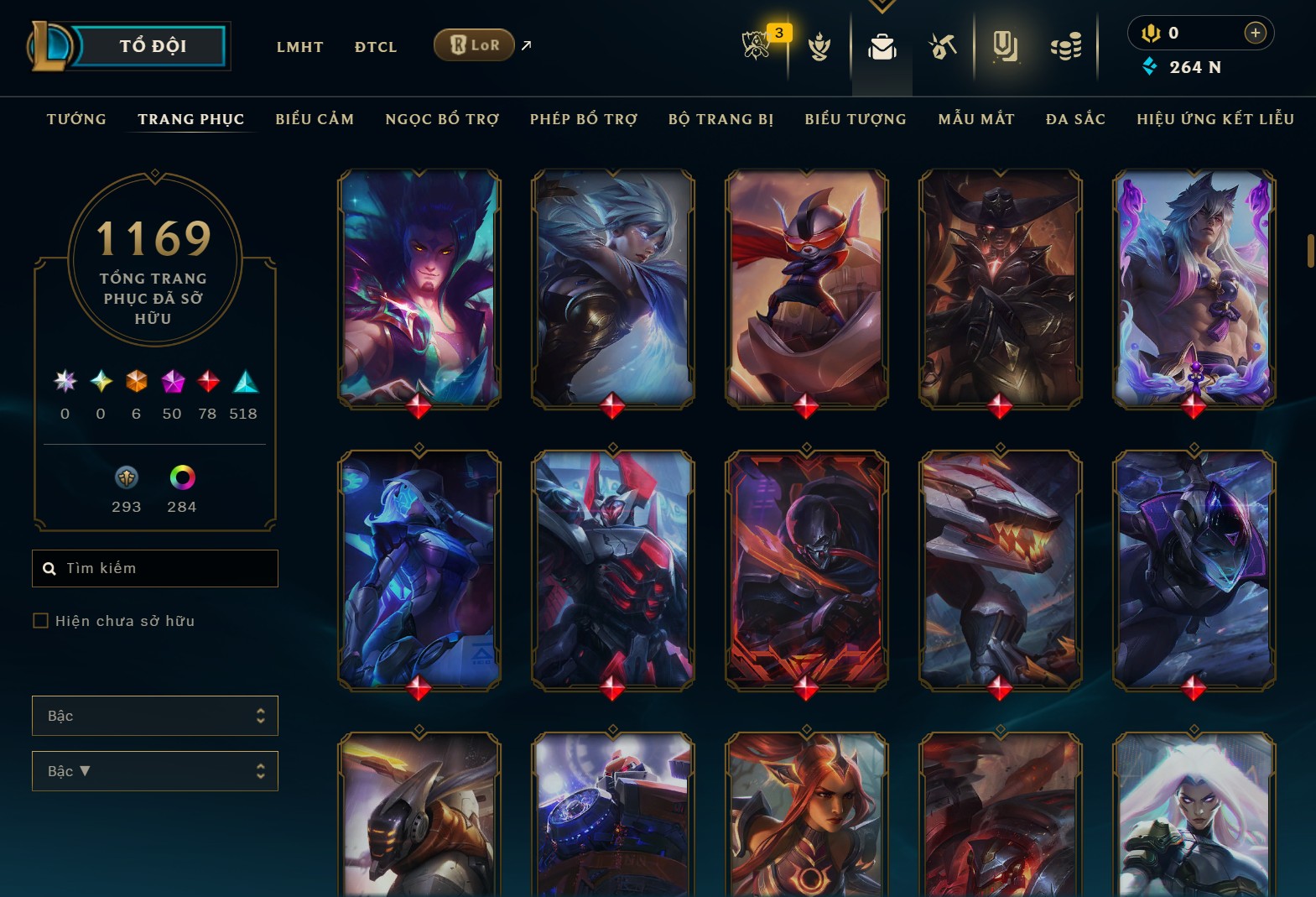Click the TỔ ĐỘI party button
Viewport: 1316px width, 897px height.
[153, 46]
